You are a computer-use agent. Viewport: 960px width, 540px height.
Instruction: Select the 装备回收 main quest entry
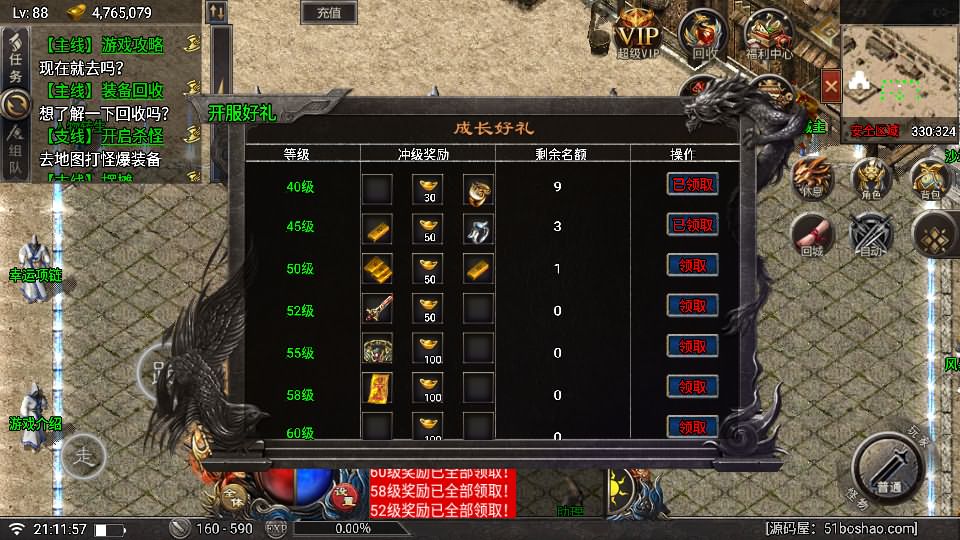(x=110, y=90)
